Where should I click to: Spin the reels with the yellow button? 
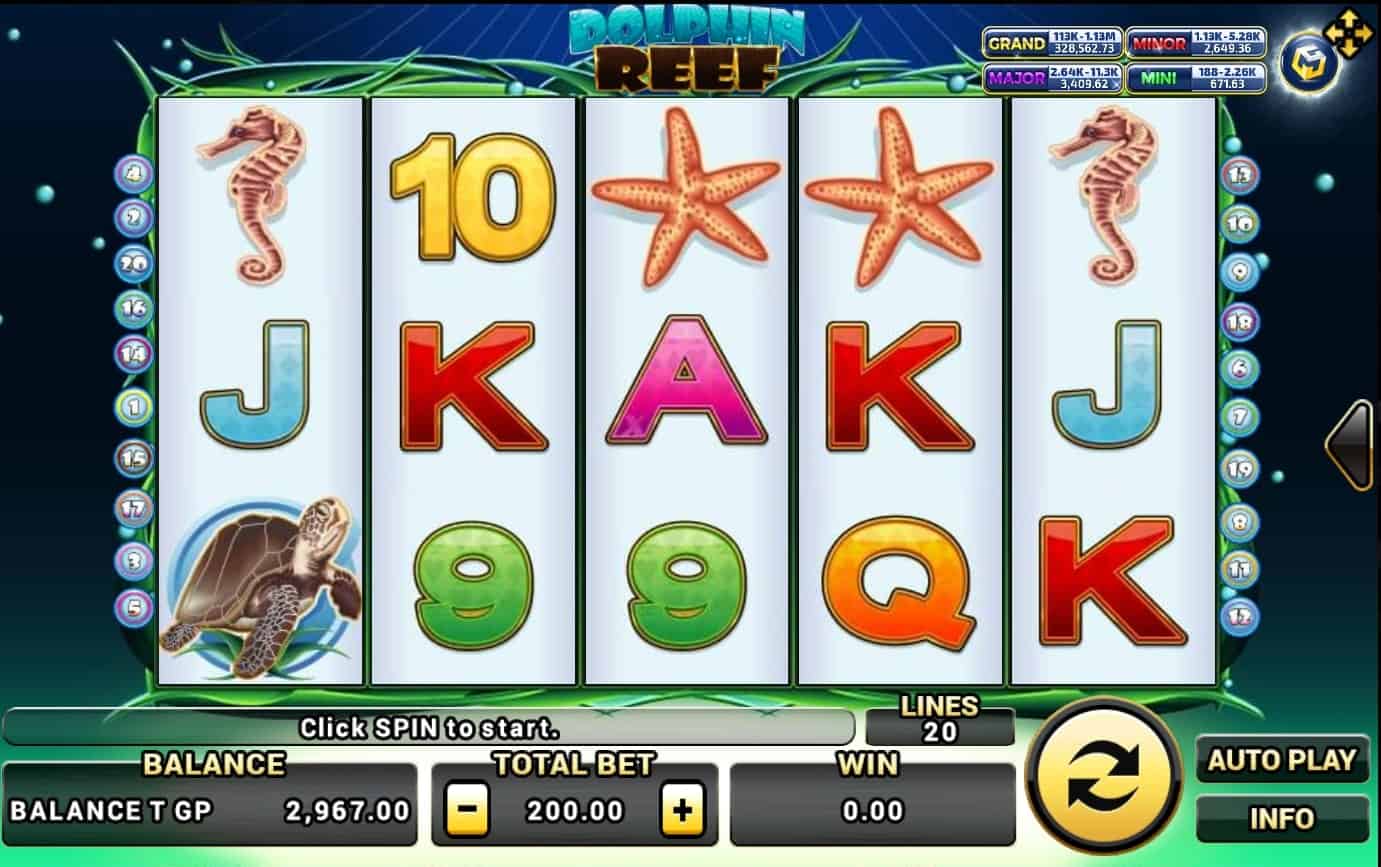[x=1103, y=776]
